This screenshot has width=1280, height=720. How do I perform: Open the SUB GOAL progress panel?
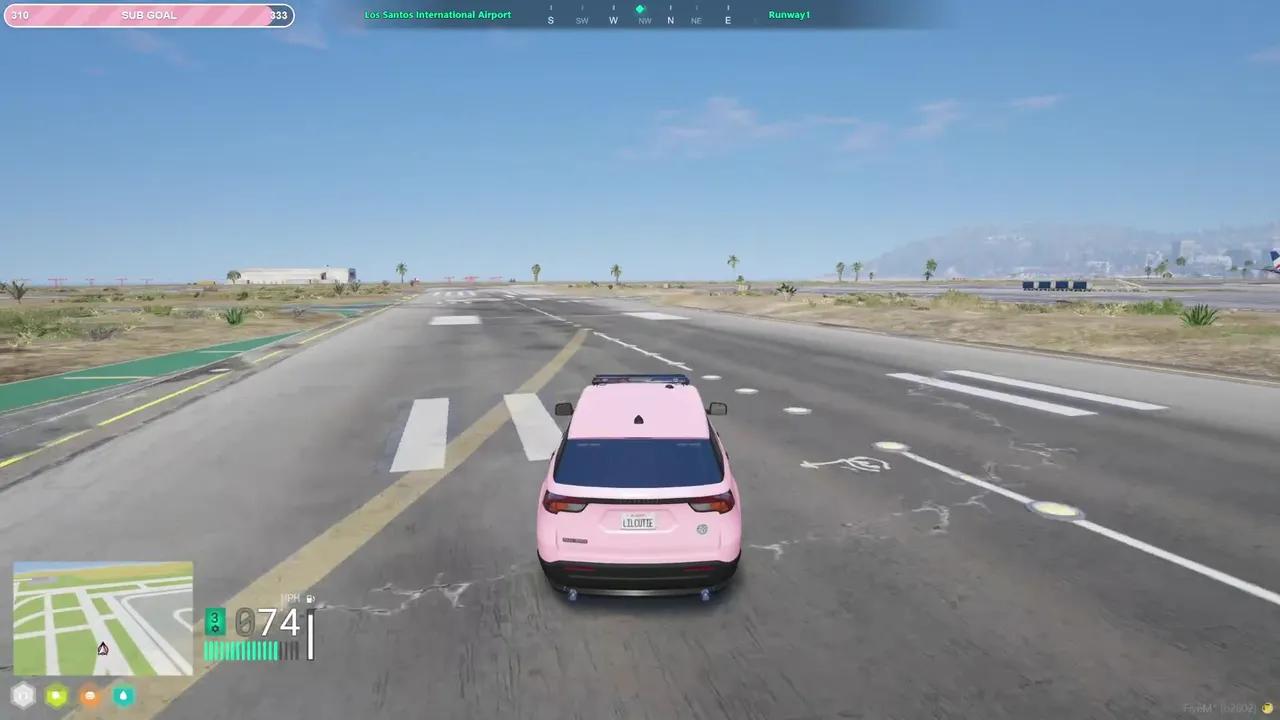(x=148, y=15)
